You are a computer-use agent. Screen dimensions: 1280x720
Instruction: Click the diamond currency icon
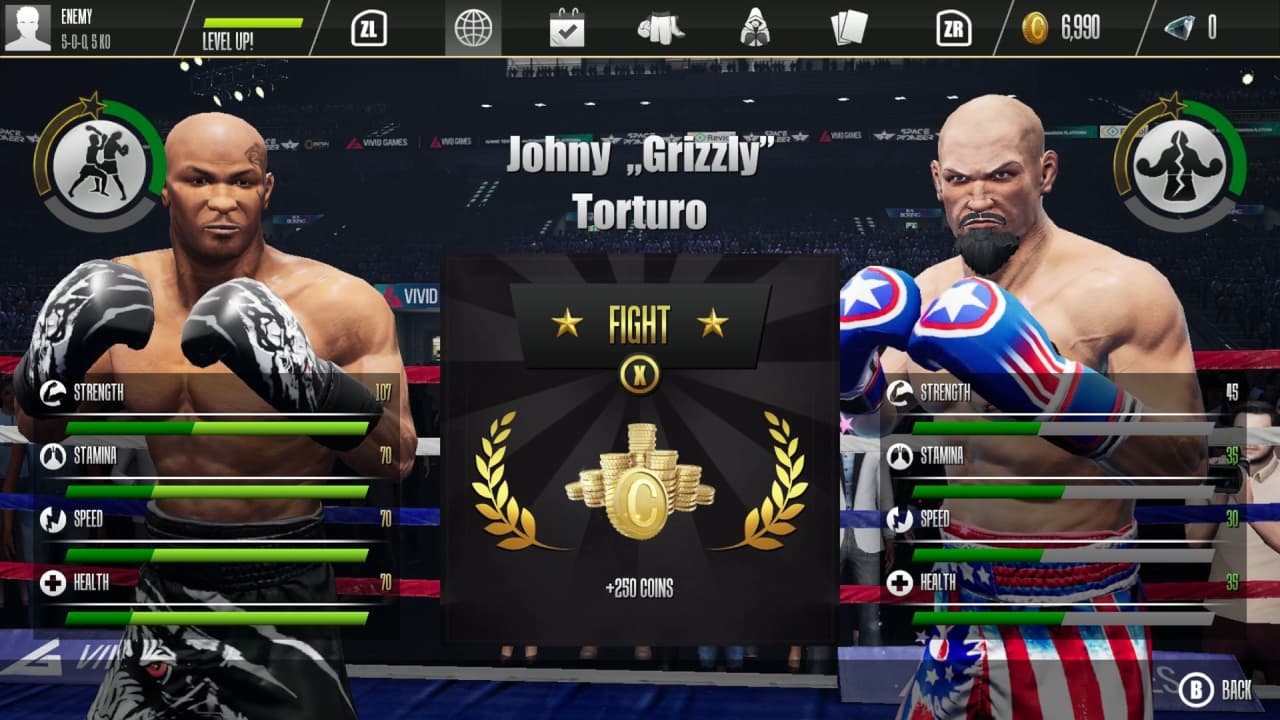1181,29
